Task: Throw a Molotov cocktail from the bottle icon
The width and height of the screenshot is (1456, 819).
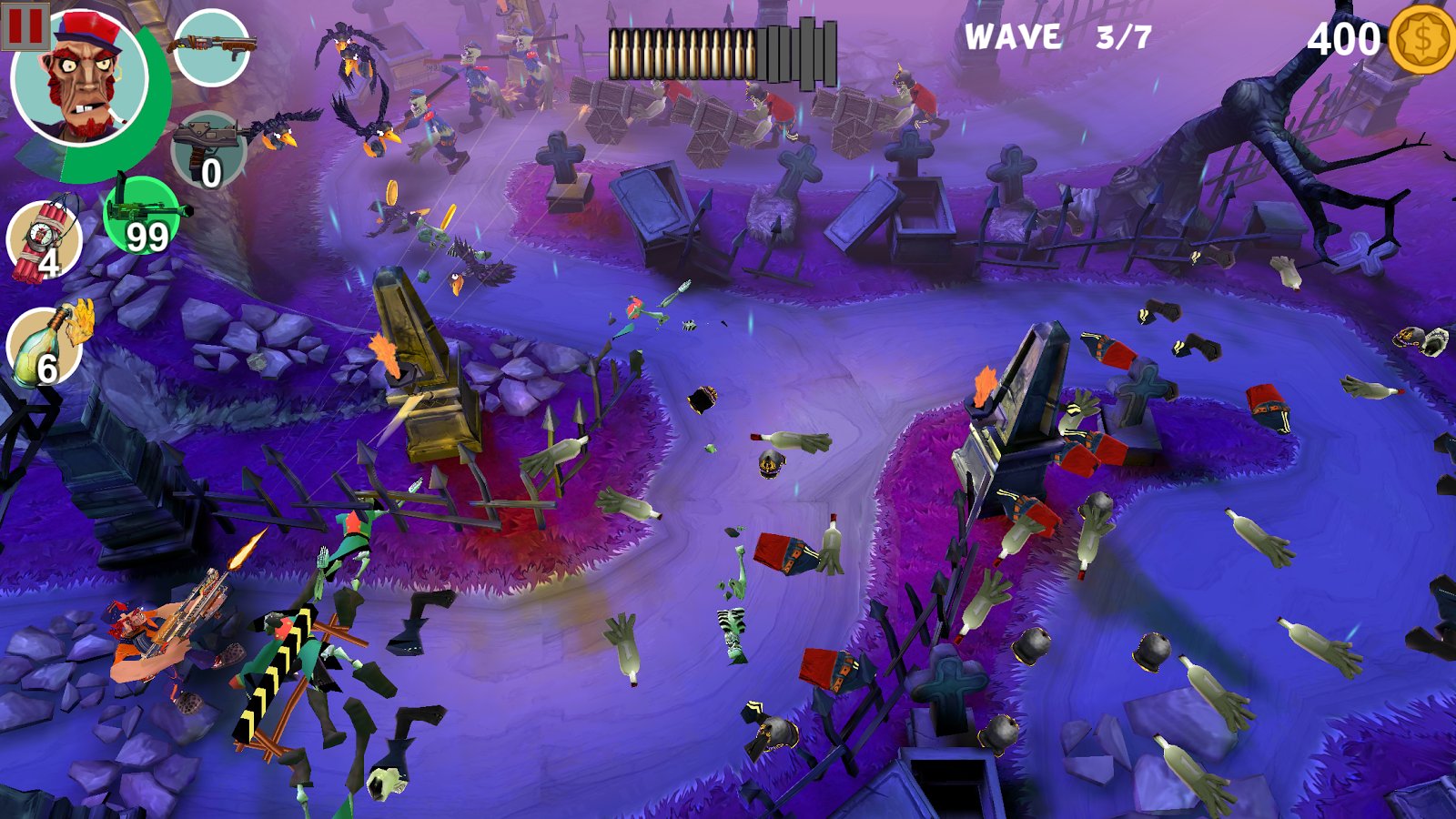Action: 45,348
